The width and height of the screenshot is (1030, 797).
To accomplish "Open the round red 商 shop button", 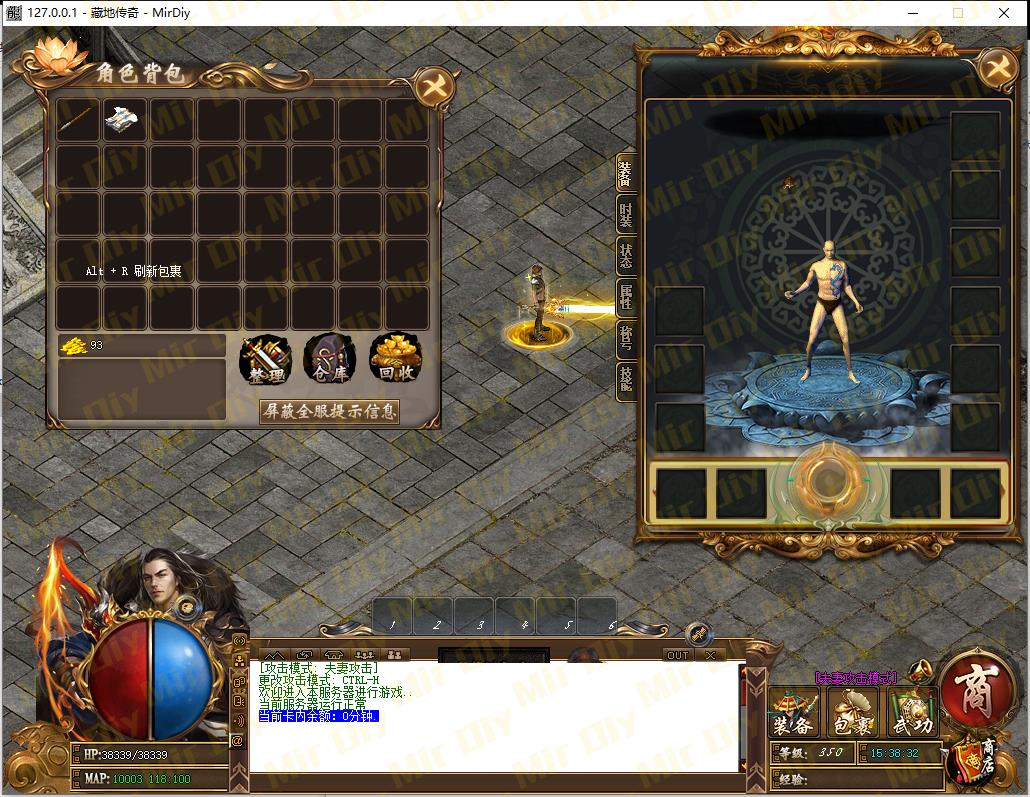I will [974, 692].
